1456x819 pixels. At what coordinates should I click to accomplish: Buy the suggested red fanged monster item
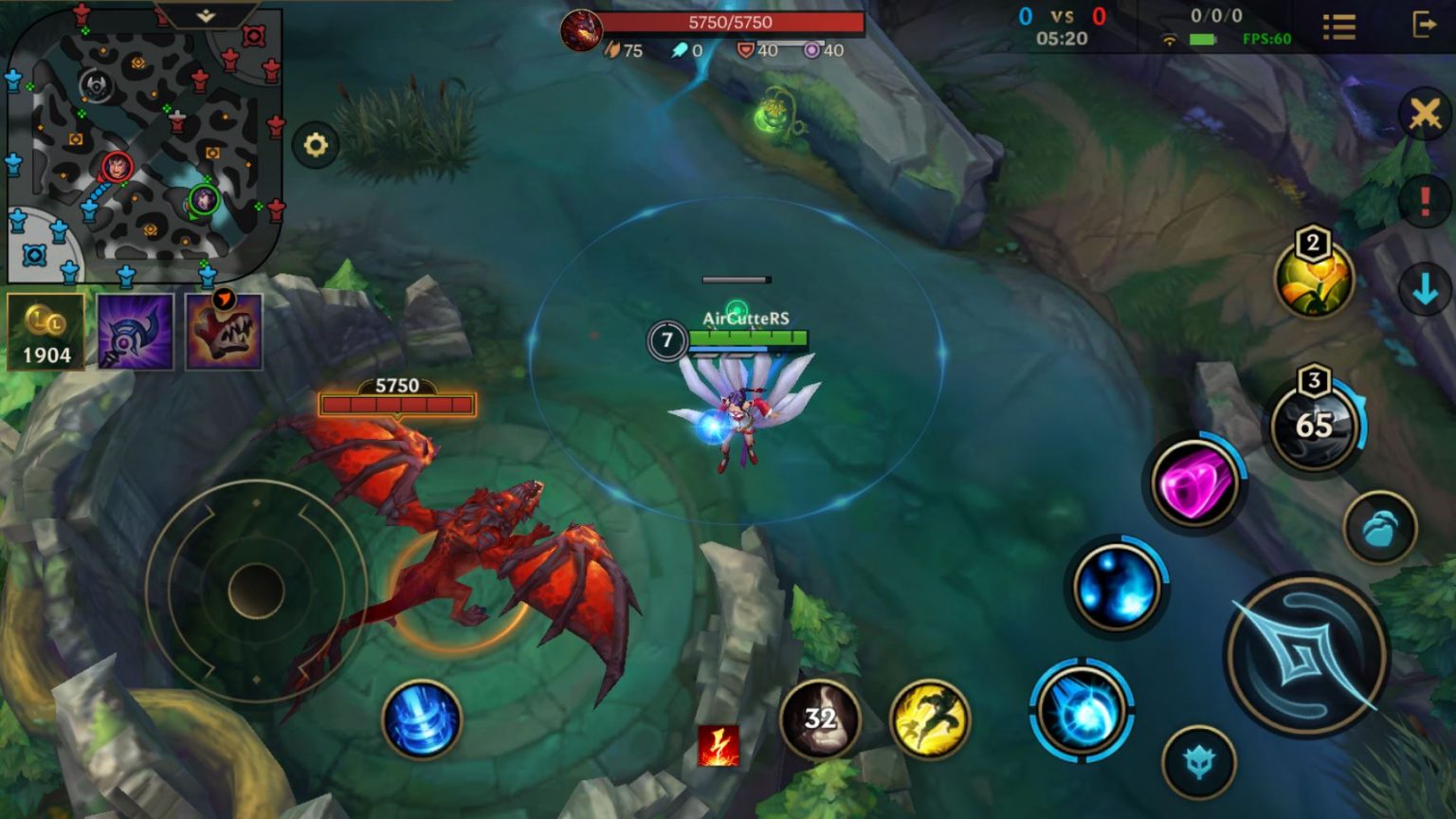click(224, 332)
